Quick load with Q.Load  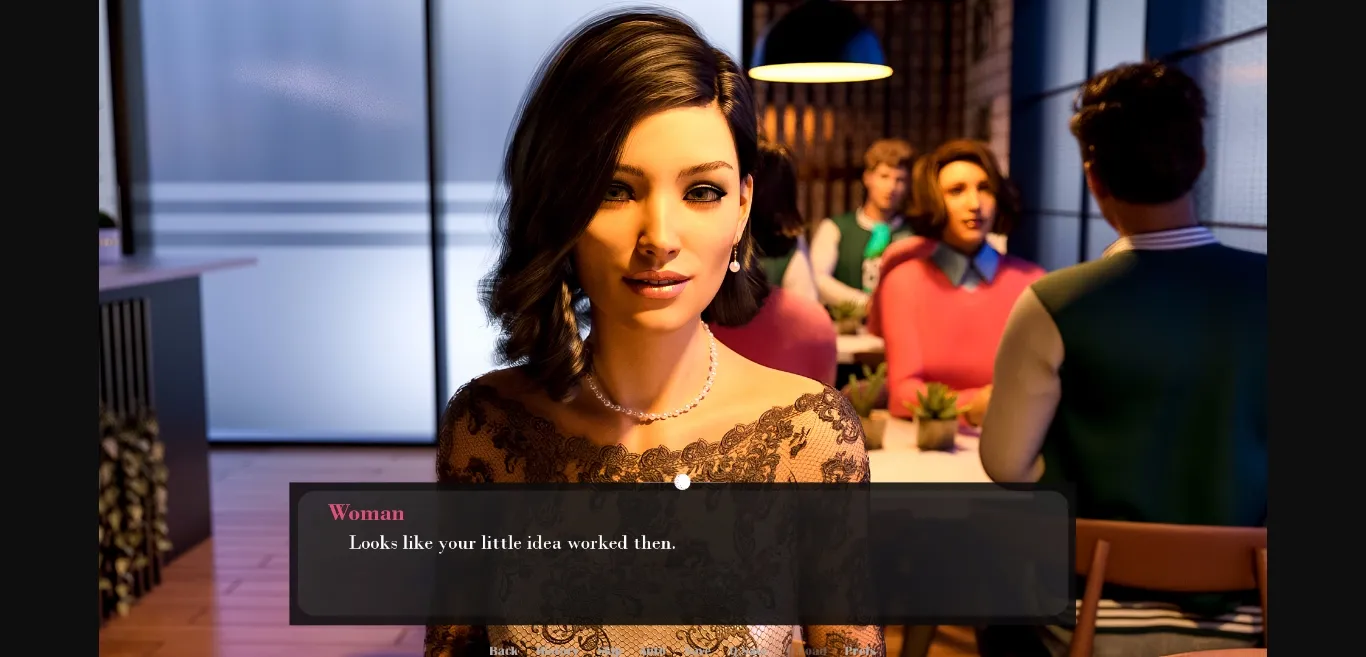(808, 651)
